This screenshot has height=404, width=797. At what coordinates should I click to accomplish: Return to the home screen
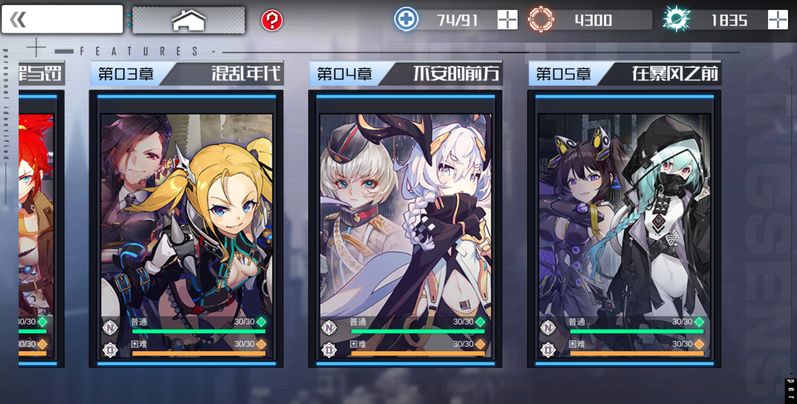pyautogui.click(x=188, y=19)
